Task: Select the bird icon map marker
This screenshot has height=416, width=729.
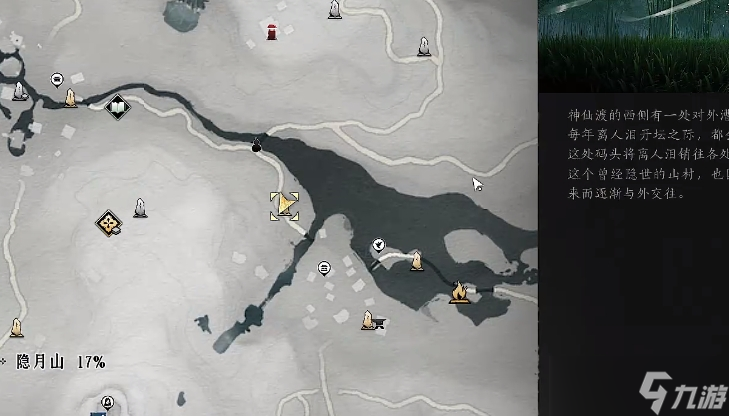Action: 379,244
